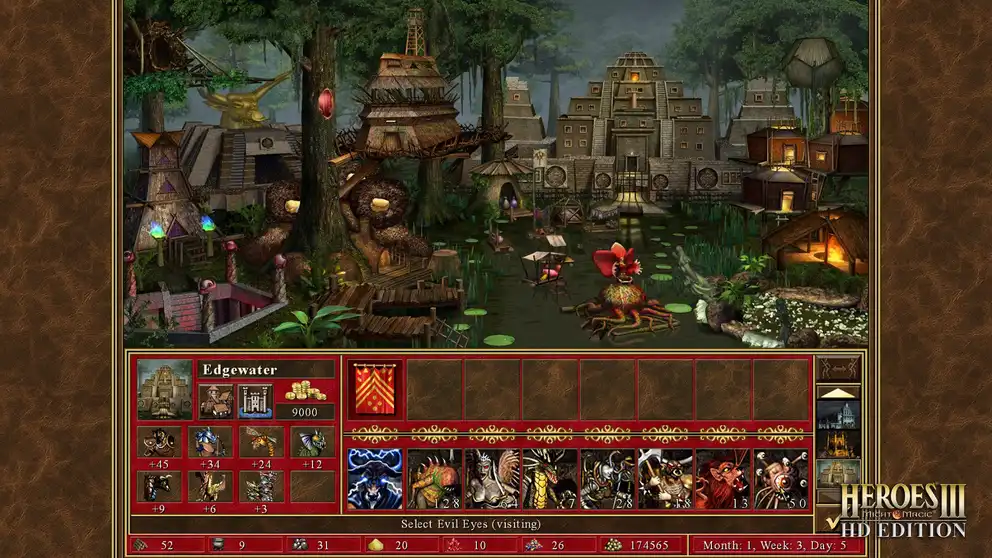Click the town list up arrow
992x558 pixels.
pyautogui.click(x=839, y=393)
